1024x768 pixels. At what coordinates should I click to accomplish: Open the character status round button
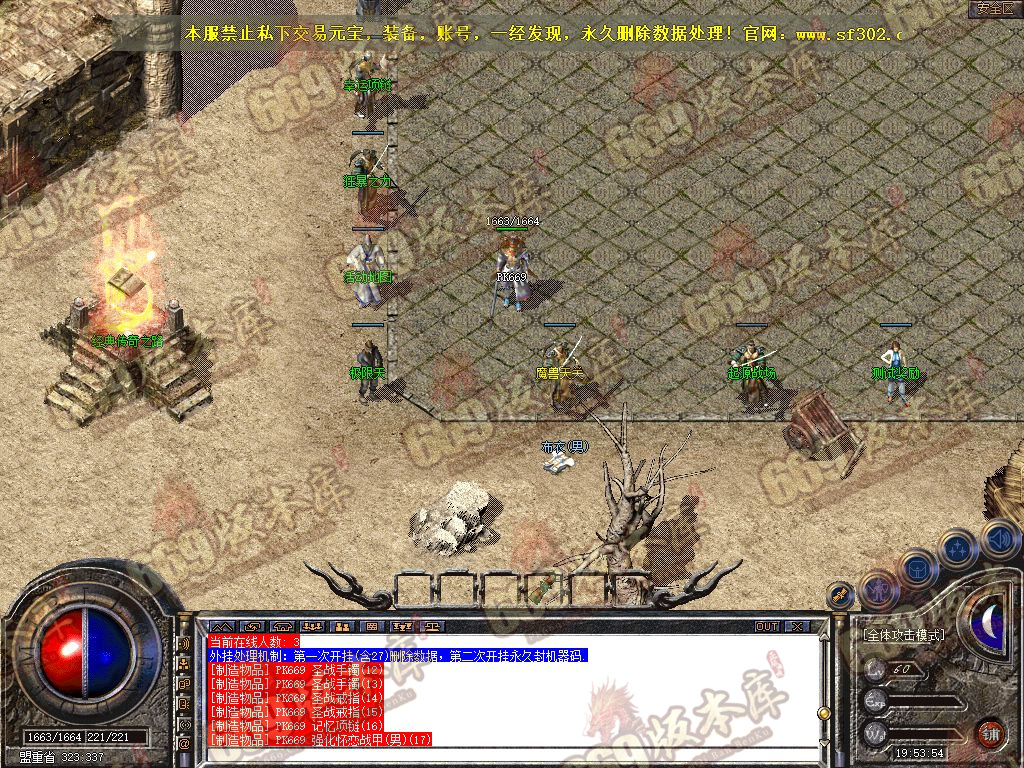coord(878,588)
